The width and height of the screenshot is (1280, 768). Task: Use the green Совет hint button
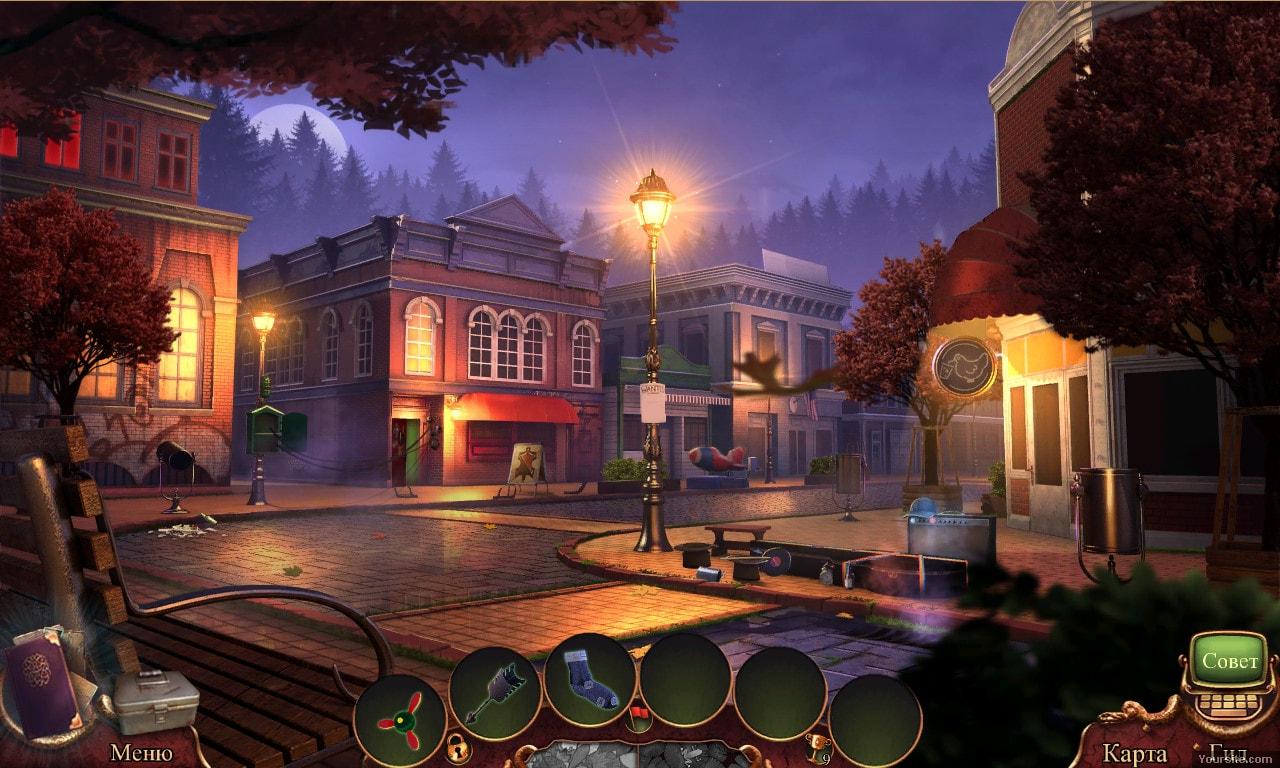pos(1227,661)
